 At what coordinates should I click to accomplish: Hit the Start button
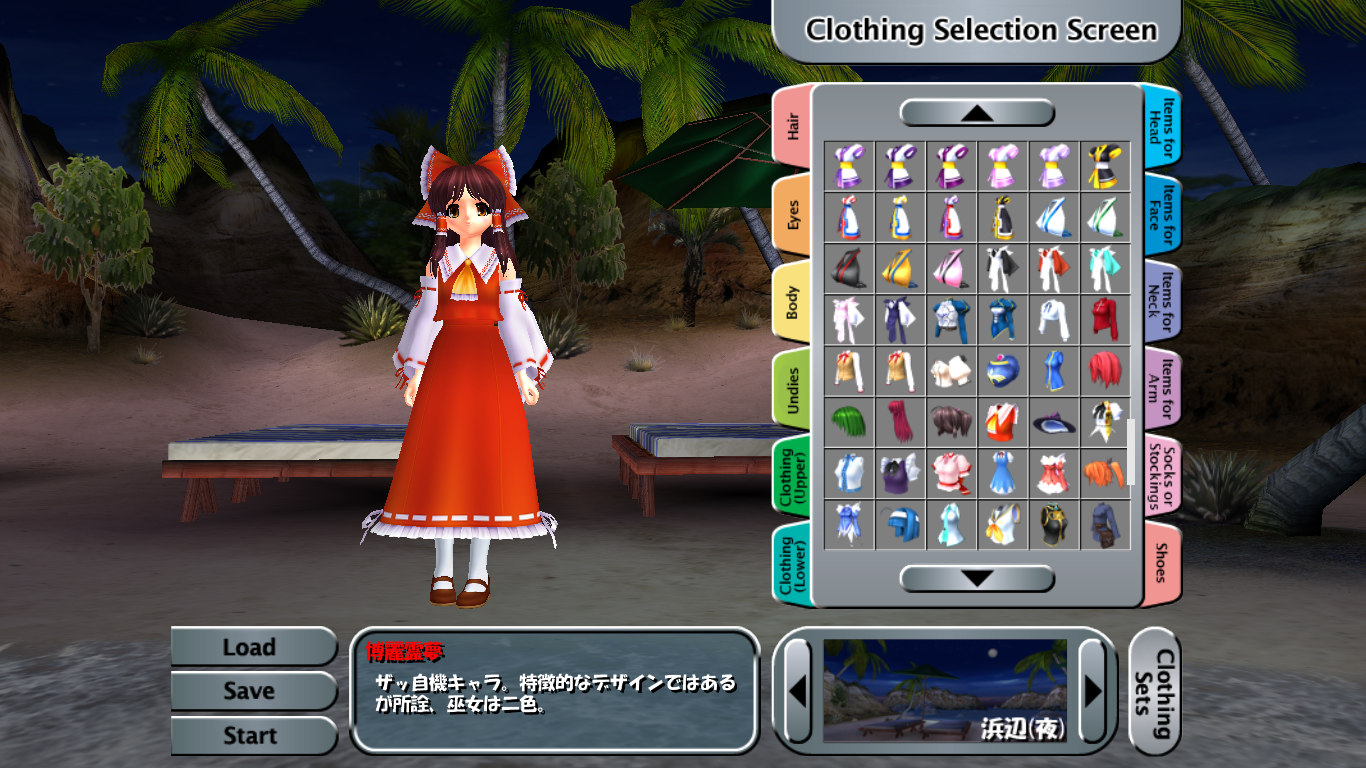(250, 736)
